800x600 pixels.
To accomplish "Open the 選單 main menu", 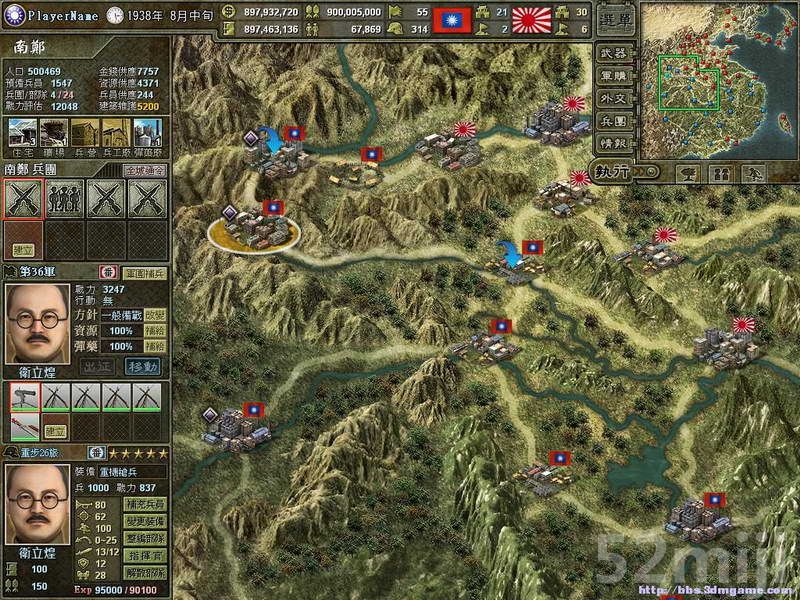I will click(613, 20).
